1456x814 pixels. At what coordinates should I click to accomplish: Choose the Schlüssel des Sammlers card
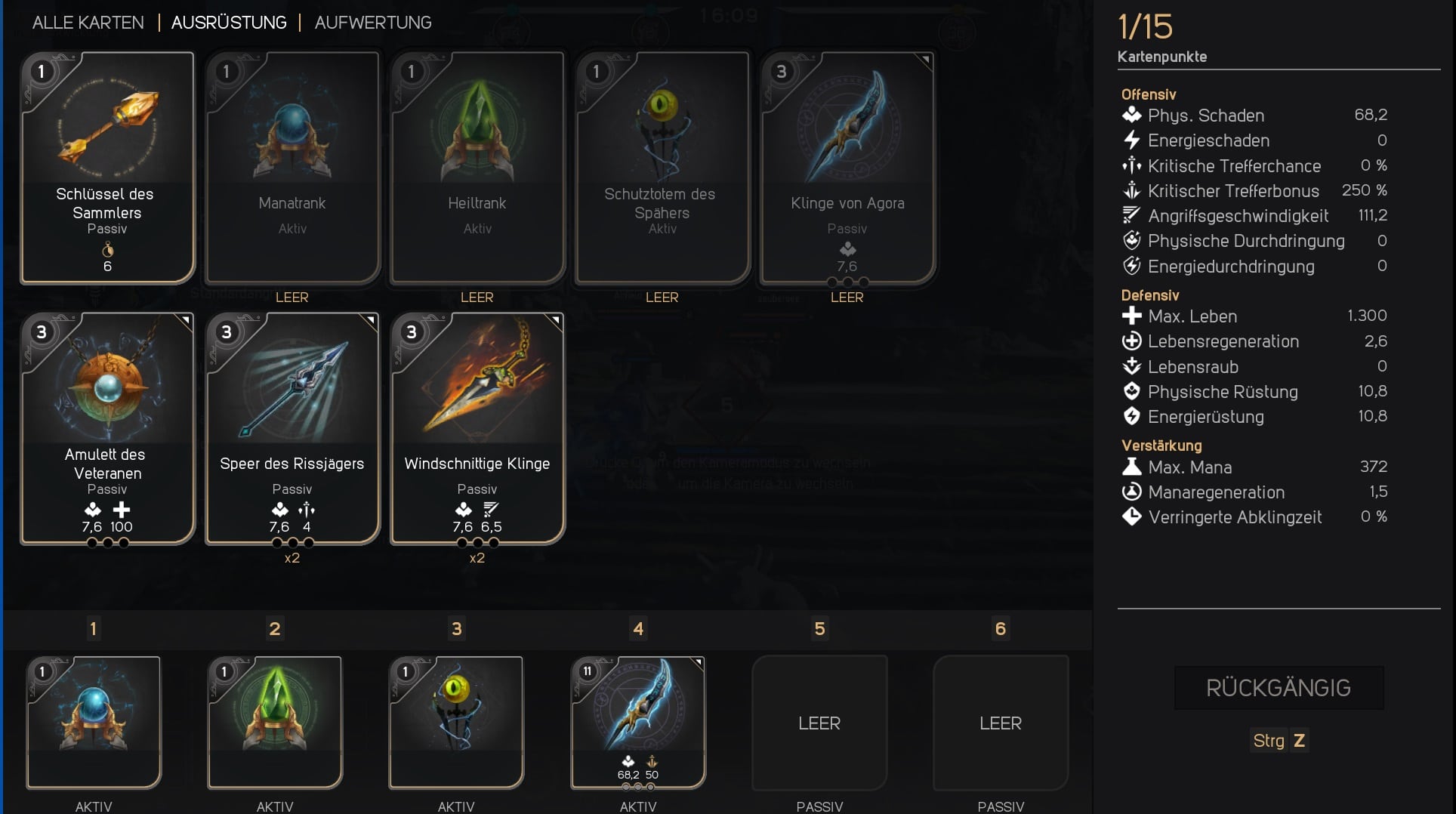click(x=107, y=168)
